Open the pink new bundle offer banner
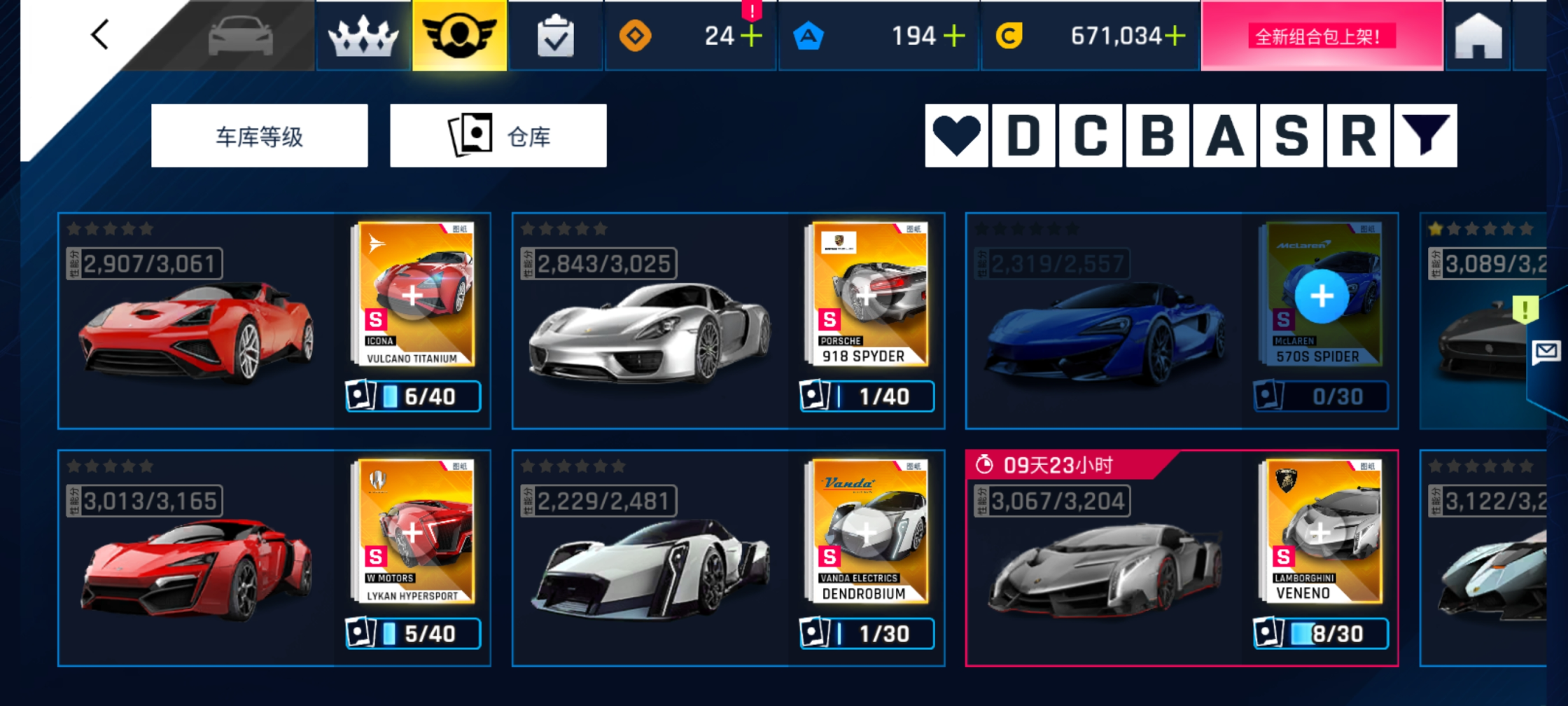1568x706 pixels. coord(1321,36)
